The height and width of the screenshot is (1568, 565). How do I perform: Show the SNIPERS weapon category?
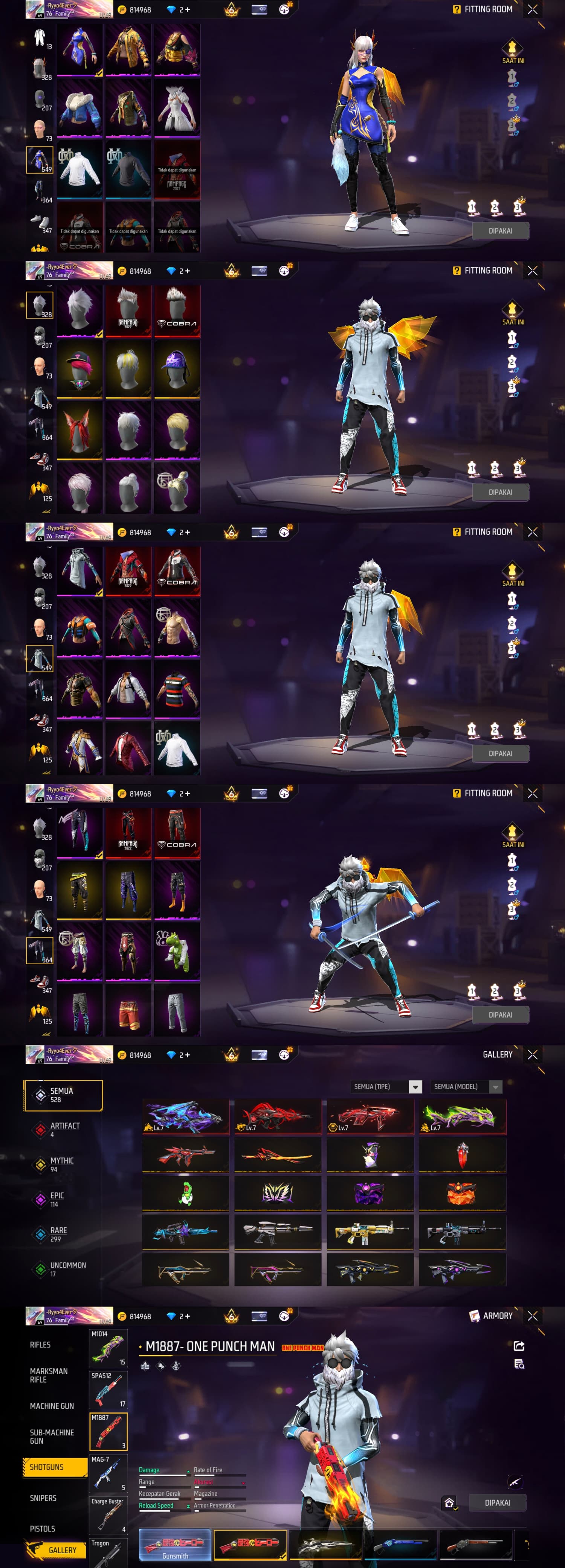tap(43, 1498)
